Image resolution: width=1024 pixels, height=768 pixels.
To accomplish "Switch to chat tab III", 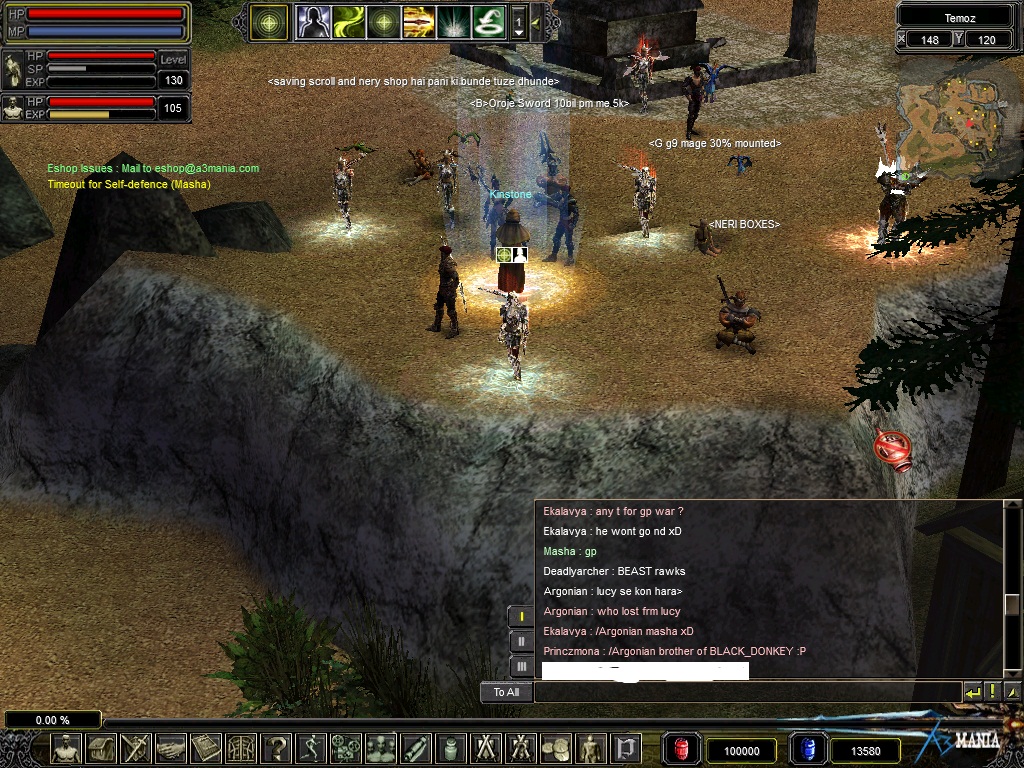I will coord(521,666).
